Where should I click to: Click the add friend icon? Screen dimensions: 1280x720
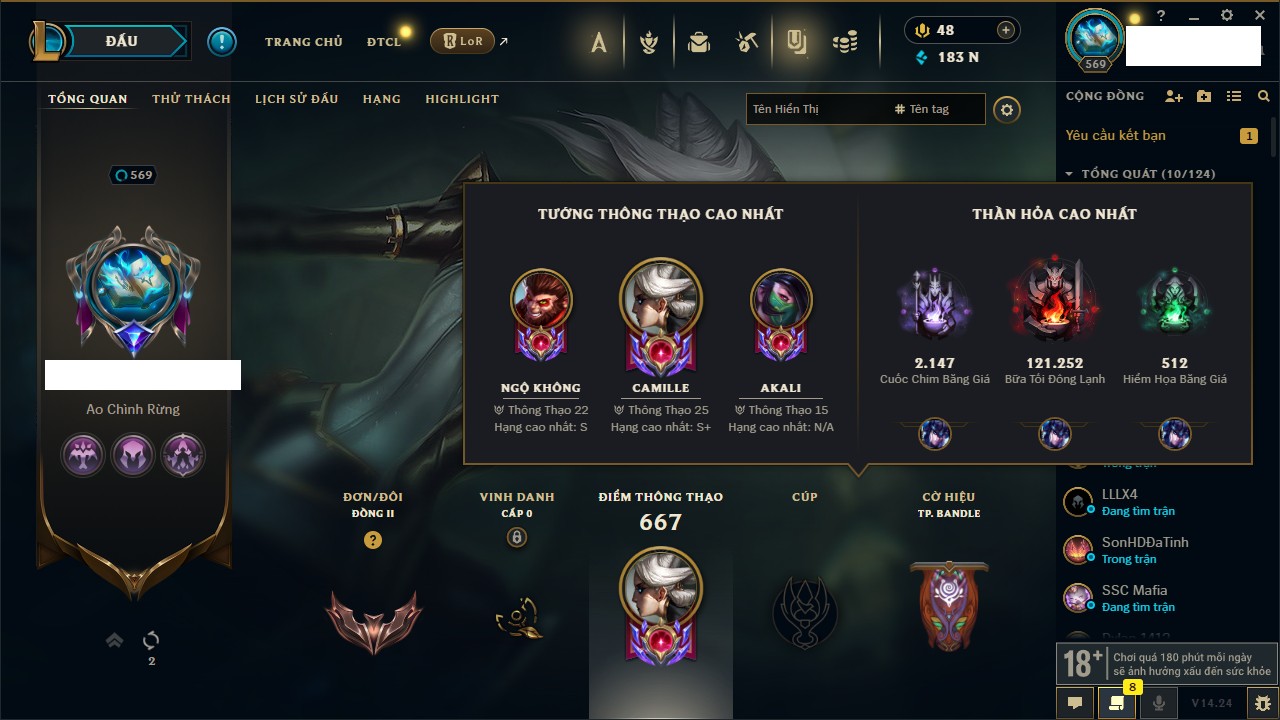pos(1174,96)
